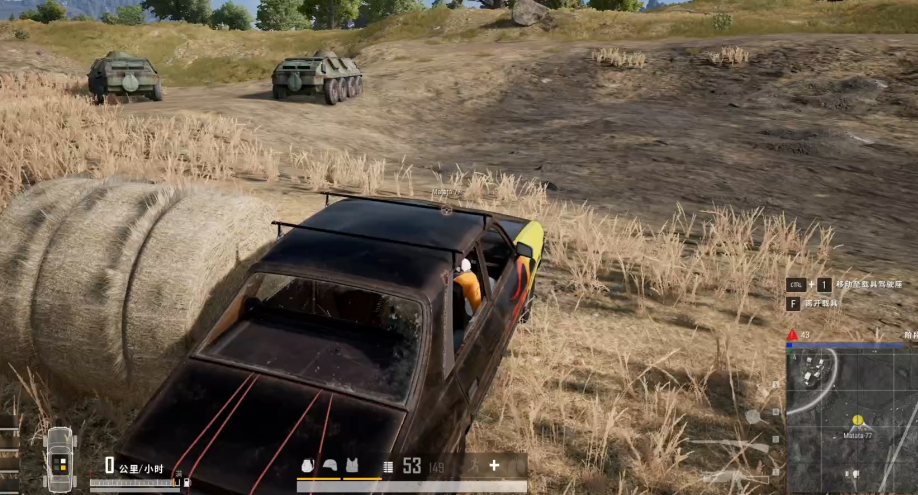Open the minimap
Viewport: 918px width, 495px height.
(852, 420)
